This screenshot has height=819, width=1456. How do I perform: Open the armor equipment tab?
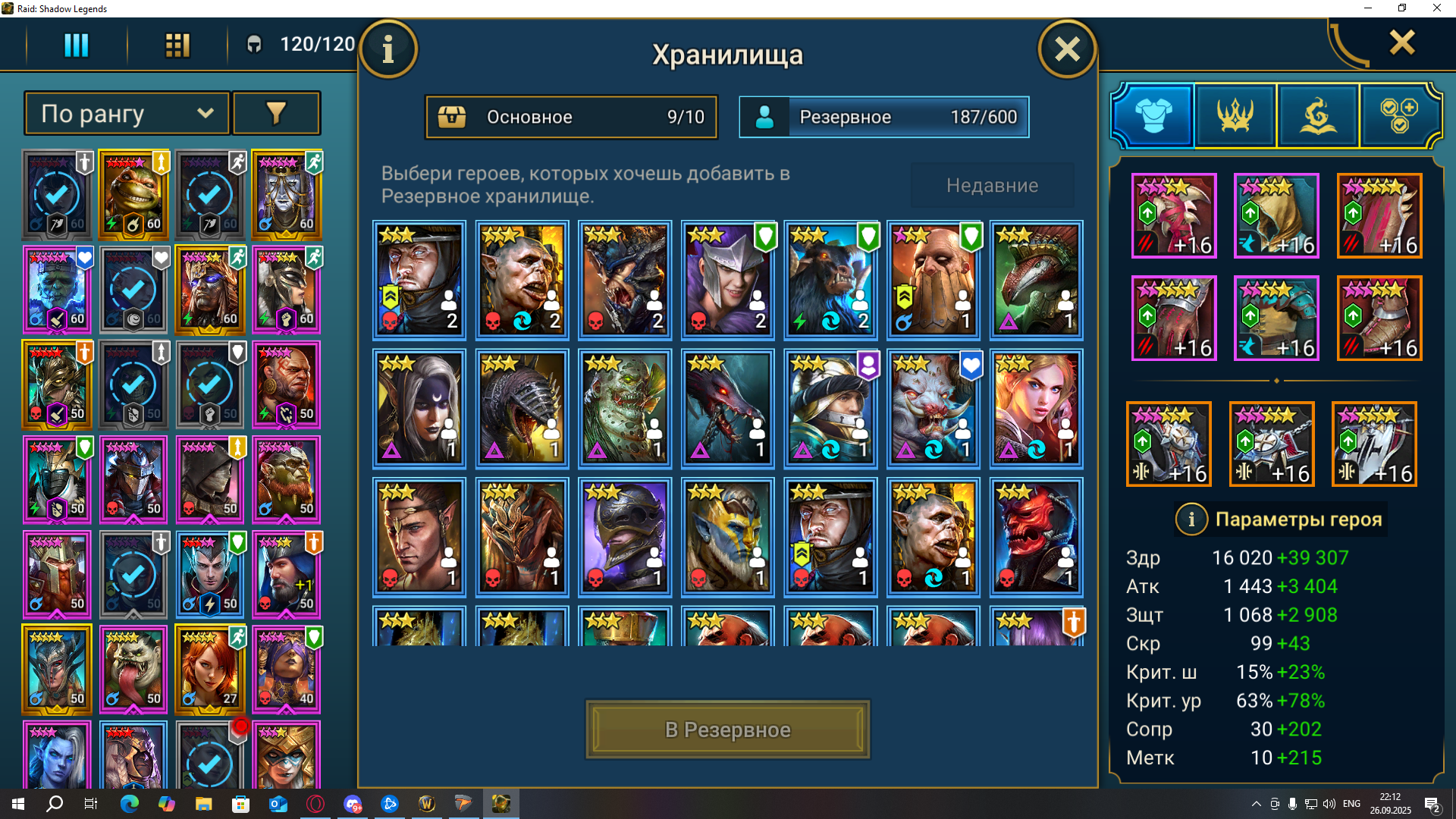point(1153,115)
